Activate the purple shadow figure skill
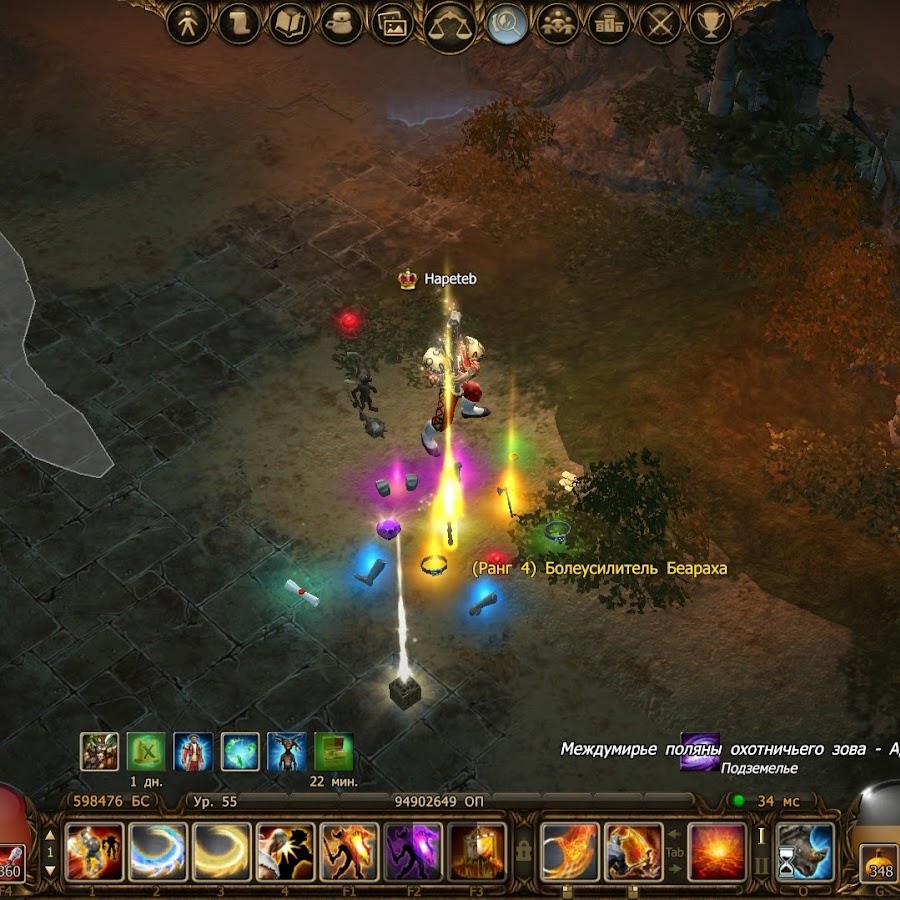The width and height of the screenshot is (900, 900). point(414,851)
